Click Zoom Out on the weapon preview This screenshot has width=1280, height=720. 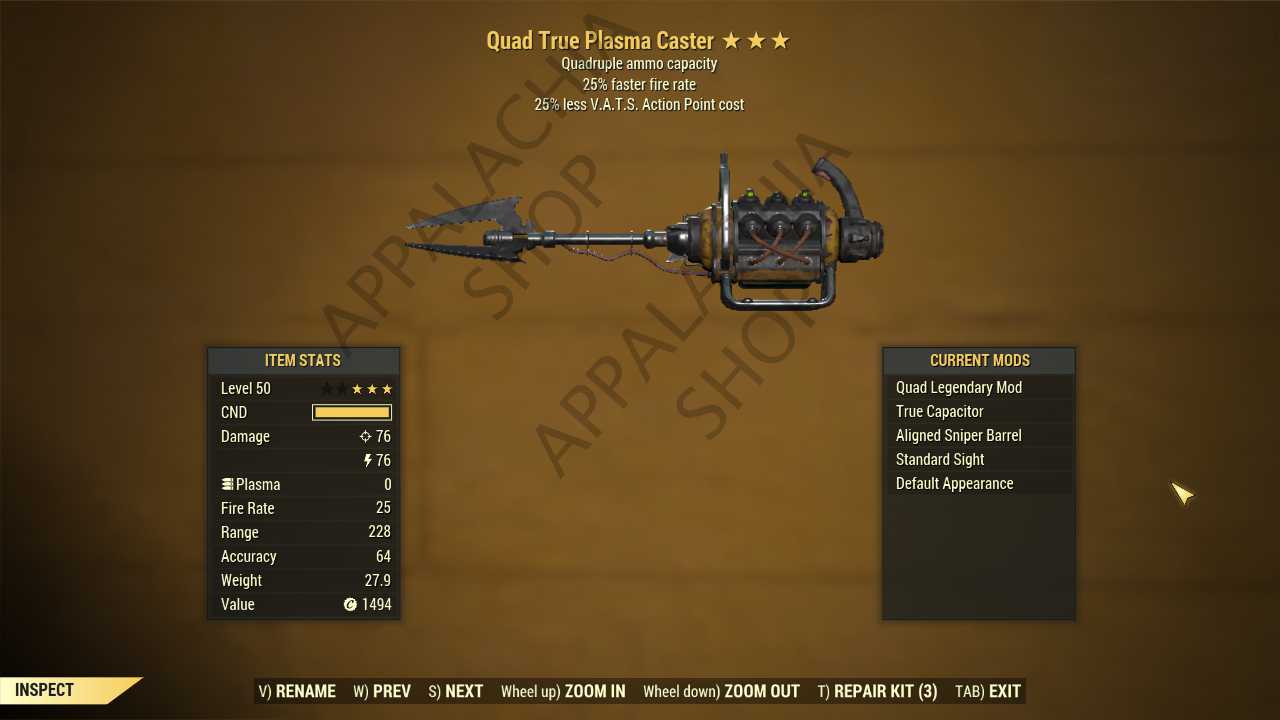point(721,691)
